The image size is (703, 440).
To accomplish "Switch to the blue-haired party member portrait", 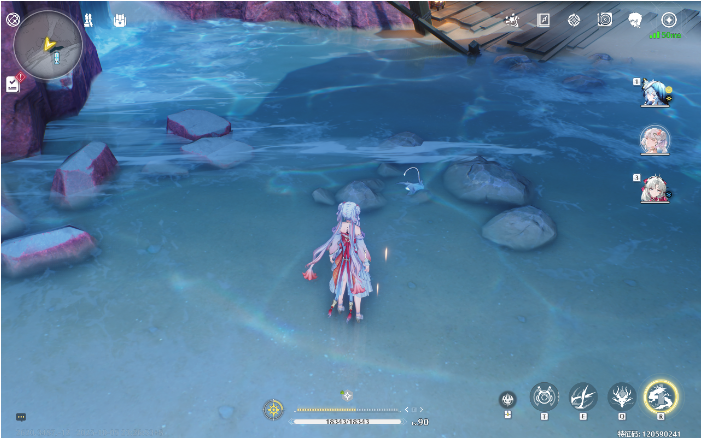I will tap(655, 92).
